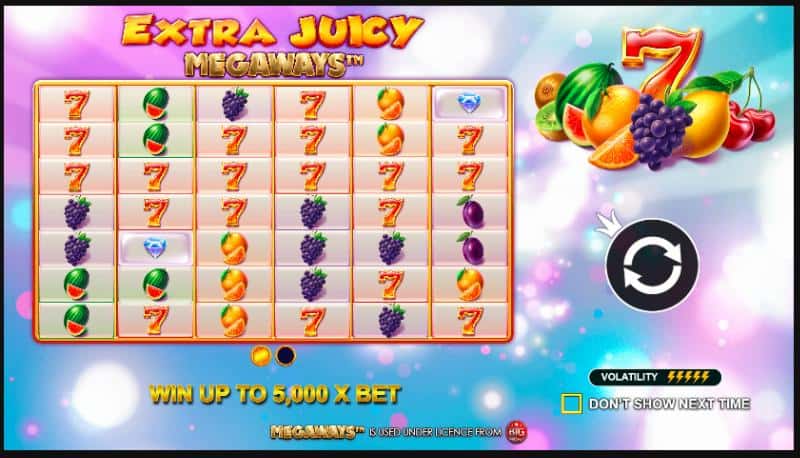The image size is (800, 458).
Task: Switch to the dark second-page dot
Action: point(286,355)
